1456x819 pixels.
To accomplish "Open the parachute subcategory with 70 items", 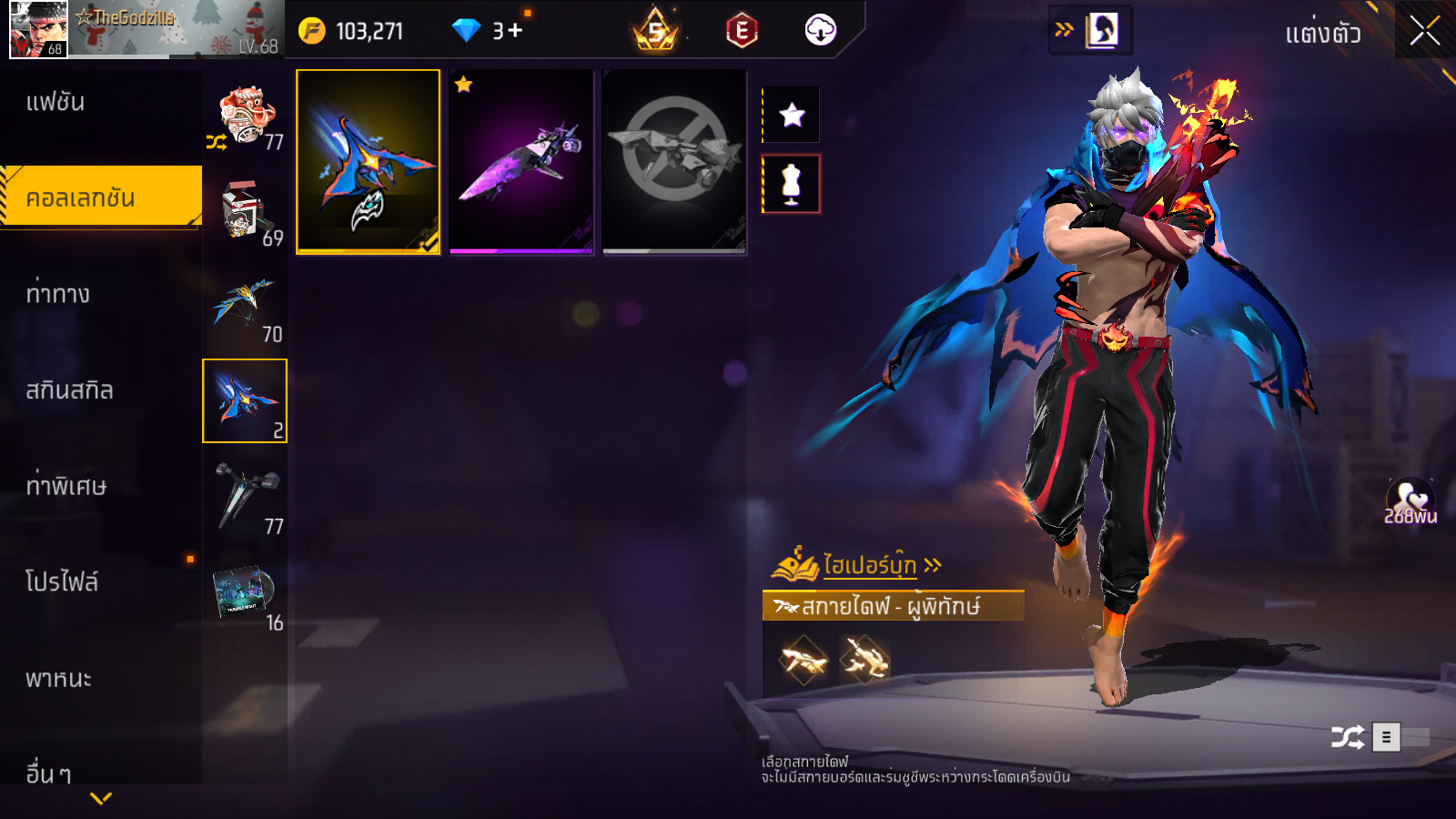I will (245, 309).
